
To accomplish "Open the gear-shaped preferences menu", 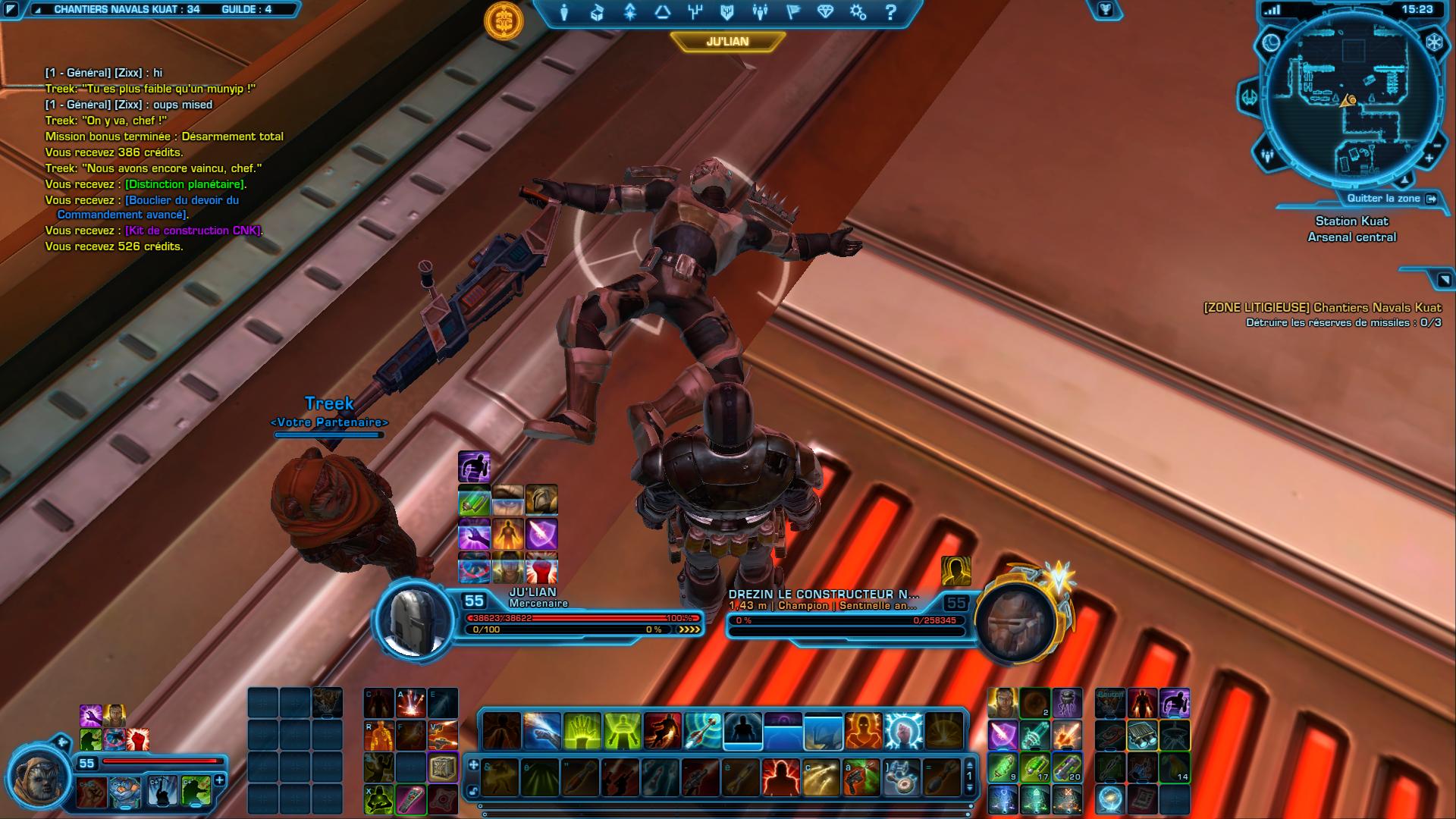I will pos(858,12).
